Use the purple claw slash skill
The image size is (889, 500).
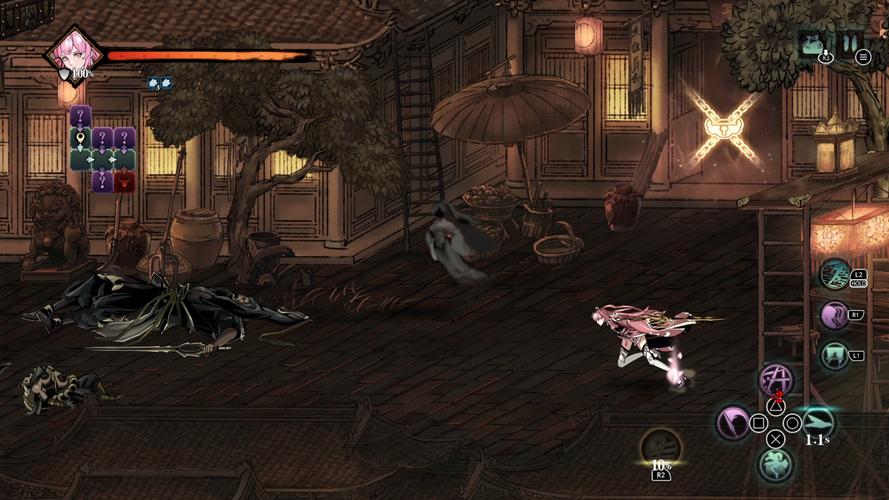pyautogui.click(x=834, y=315)
